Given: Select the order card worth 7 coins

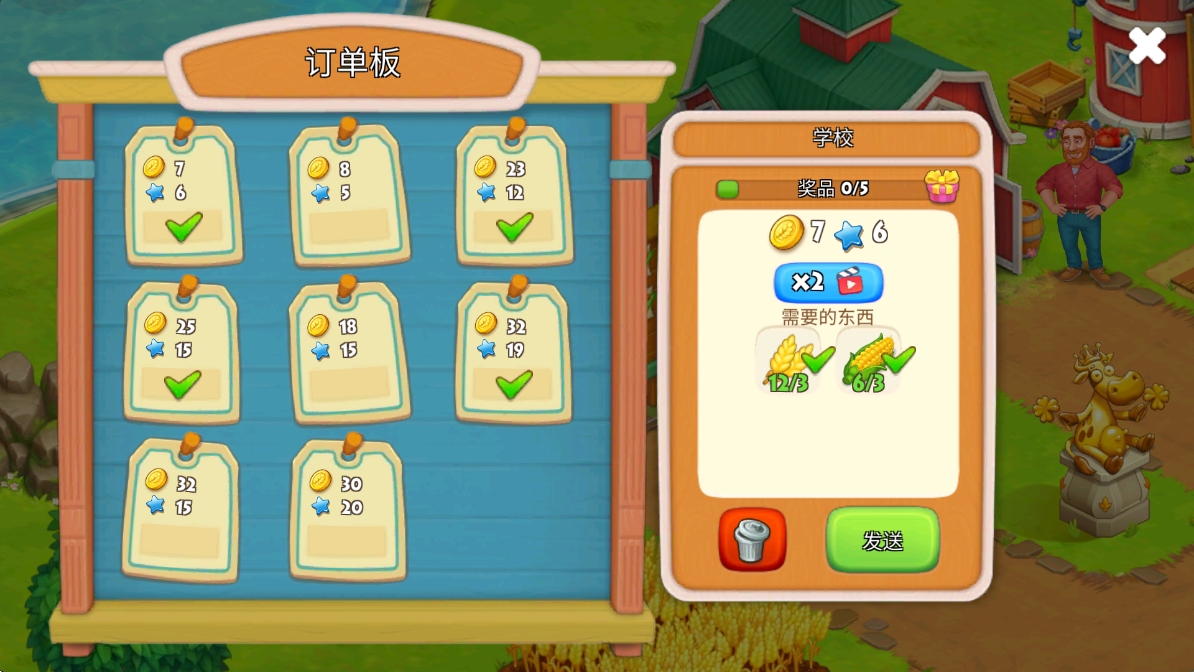Looking at the screenshot, I should pyautogui.click(x=183, y=196).
